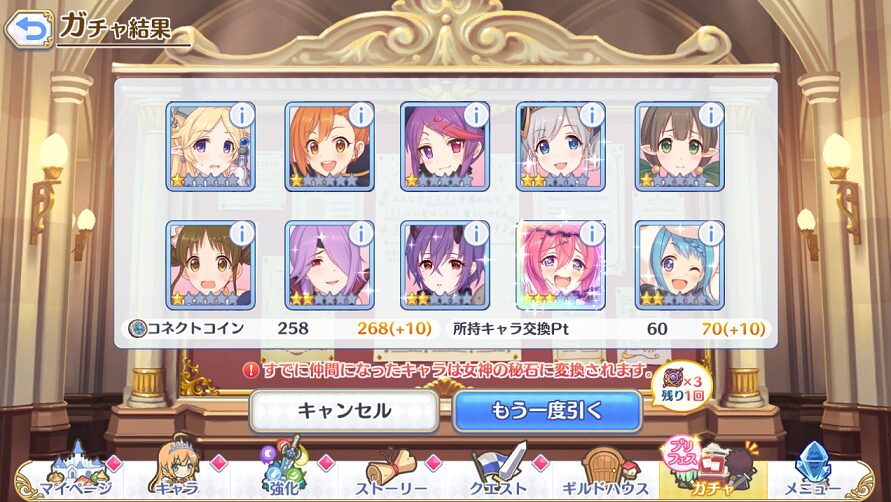Pull again with もう一度引く button
This screenshot has height=502, width=891.
pyautogui.click(x=547, y=411)
